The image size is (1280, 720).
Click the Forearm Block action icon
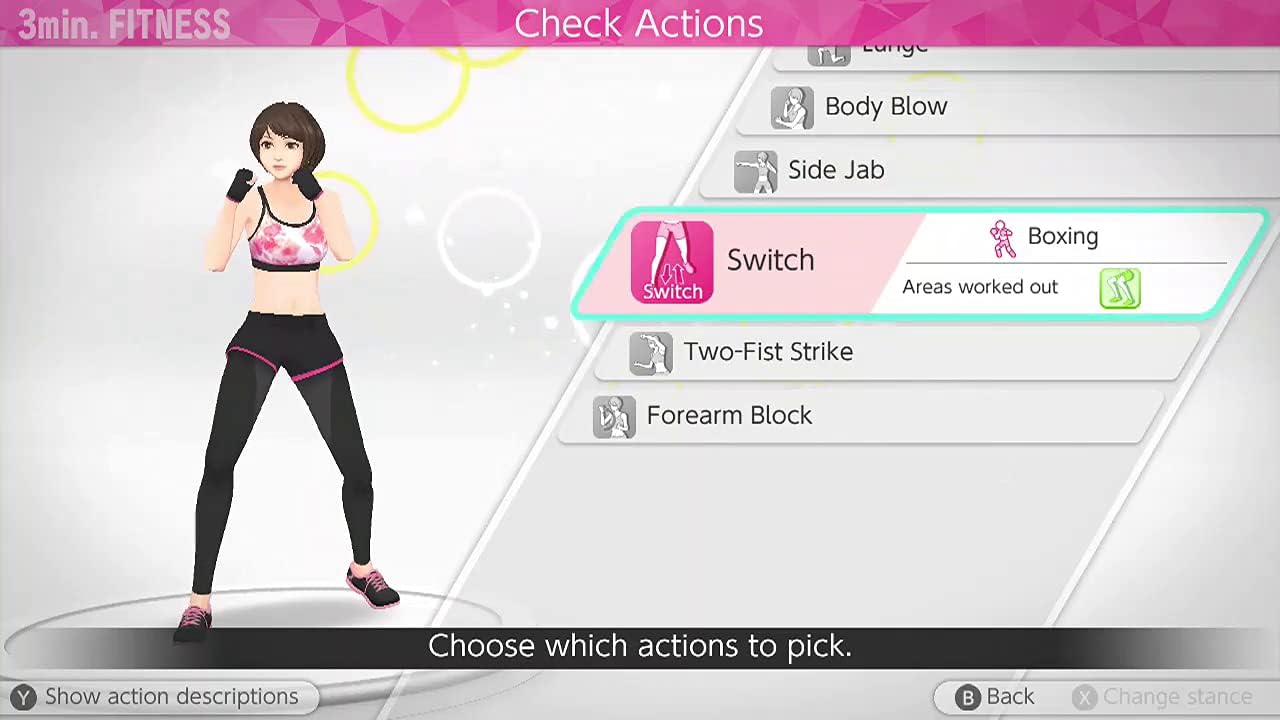pyautogui.click(x=615, y=417)
